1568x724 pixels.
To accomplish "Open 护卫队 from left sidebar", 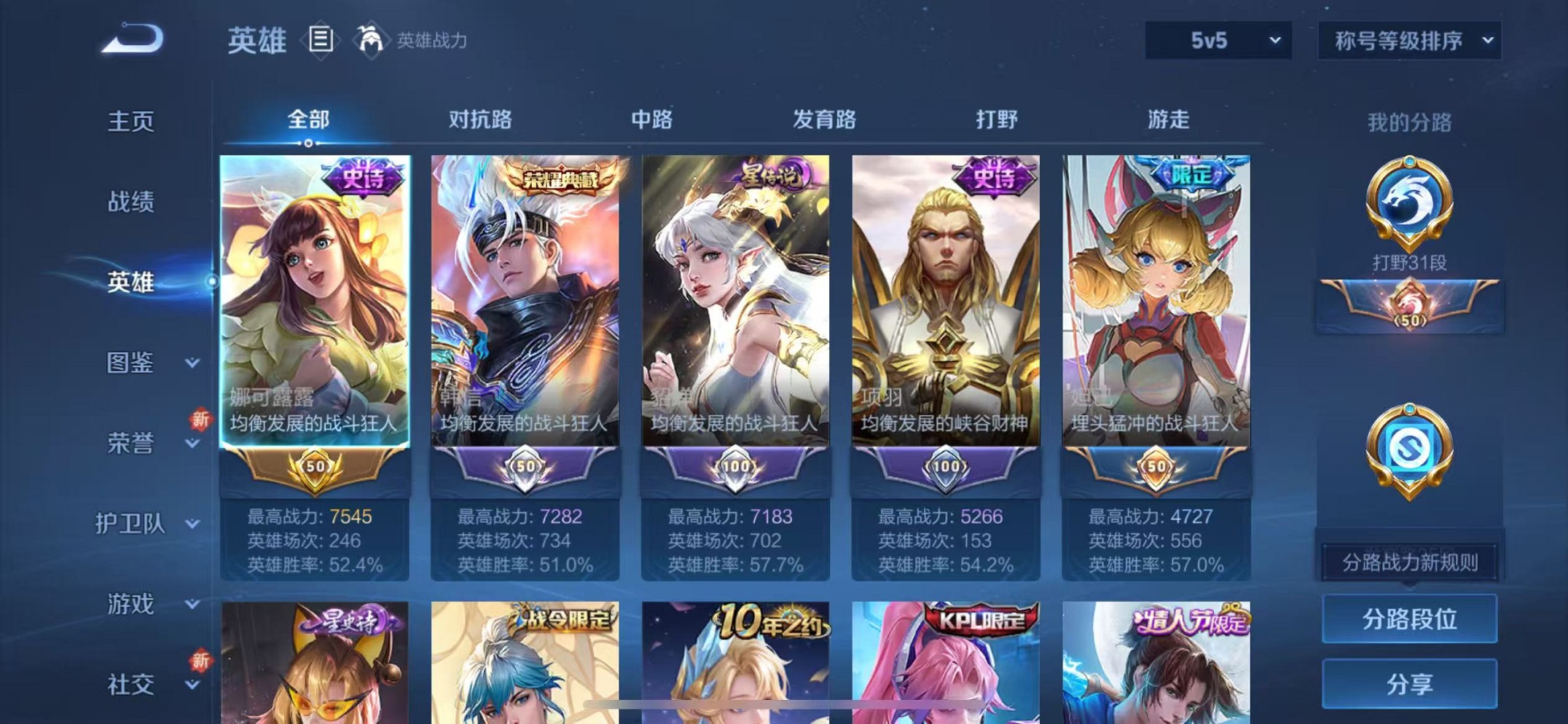I will pyautogui.click(x=131, y=524).
